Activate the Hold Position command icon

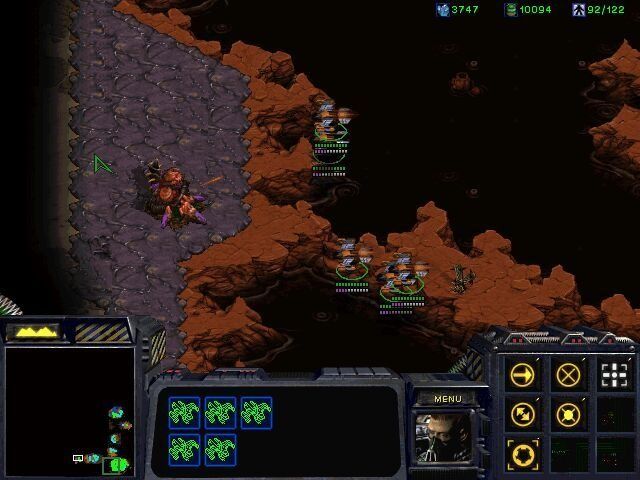coord(568,414)
